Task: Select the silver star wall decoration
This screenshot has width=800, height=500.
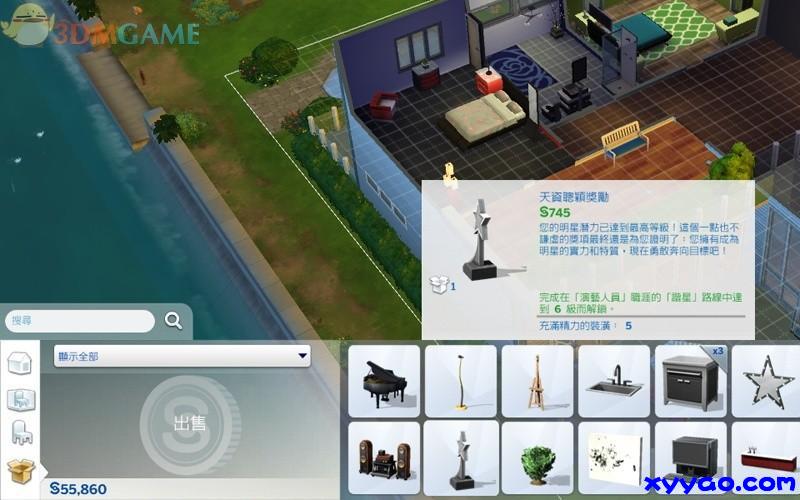Action: (768, 382)
